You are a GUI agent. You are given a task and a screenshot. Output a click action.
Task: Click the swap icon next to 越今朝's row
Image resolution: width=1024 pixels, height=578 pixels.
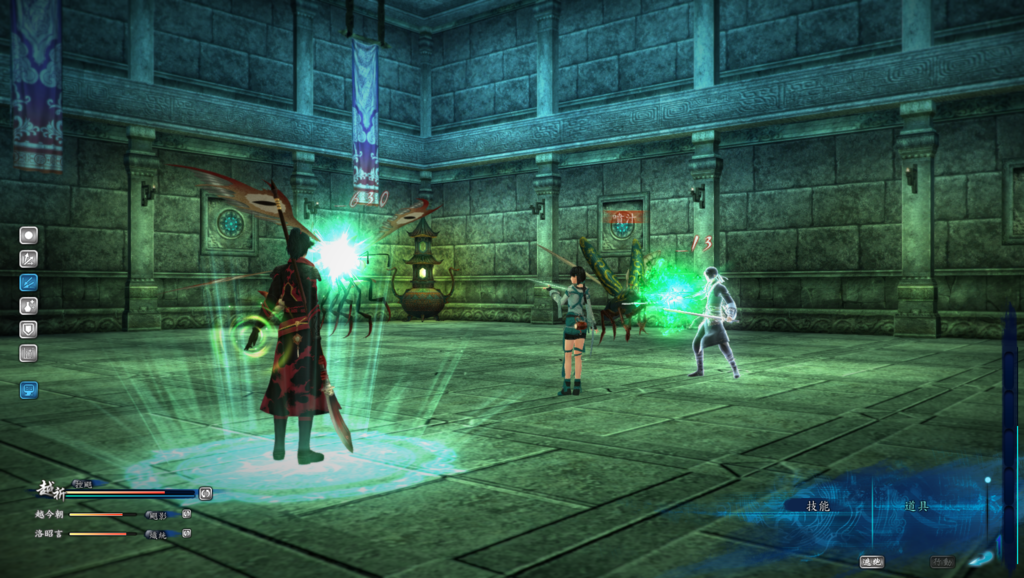(186, 514)
